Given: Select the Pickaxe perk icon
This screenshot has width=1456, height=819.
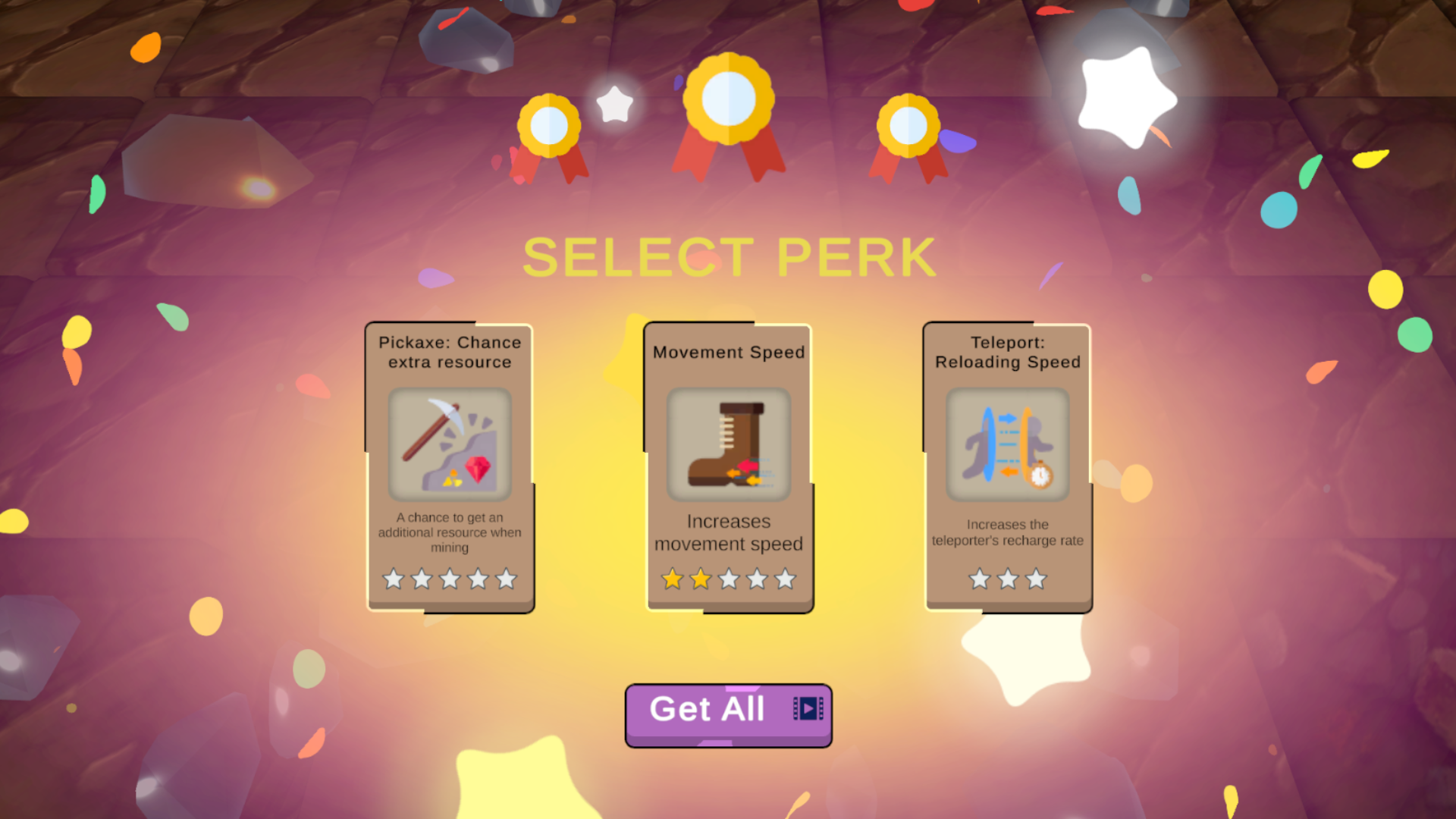Looking at the screenshot, I should [x=449, y=444].
